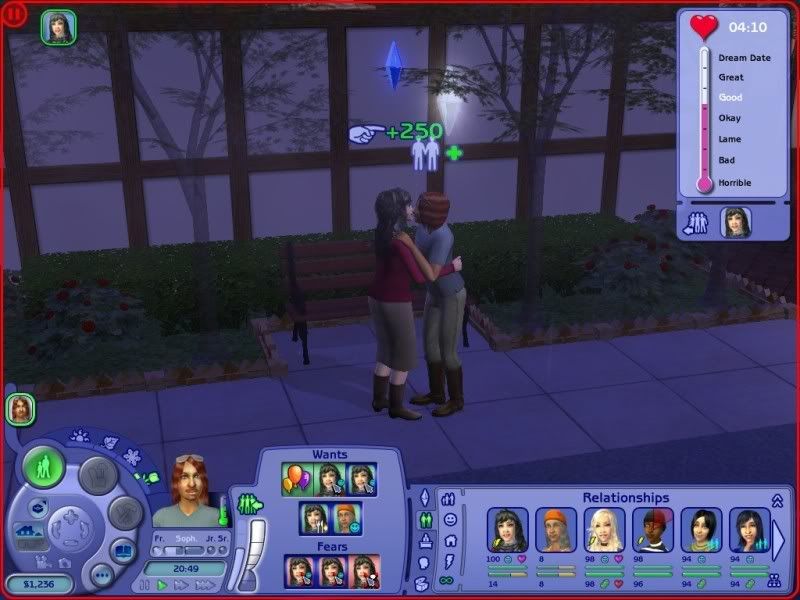The width and height of the screenshot is (800, 600).
Task: Select the orange-beanie Sim want
Action: pyautogui.click(x=344, y=519)
